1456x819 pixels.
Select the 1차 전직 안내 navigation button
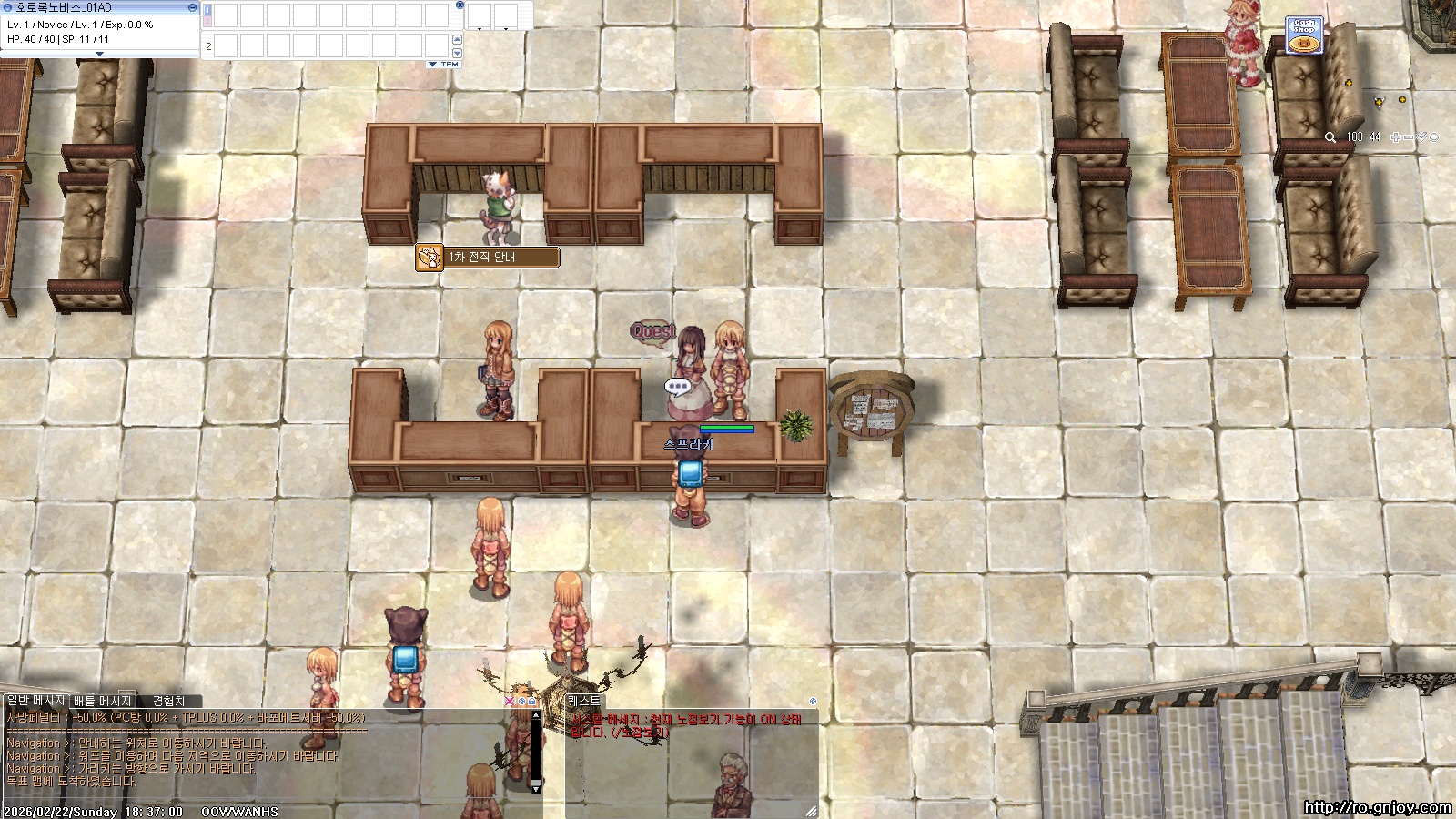point(488,258)
